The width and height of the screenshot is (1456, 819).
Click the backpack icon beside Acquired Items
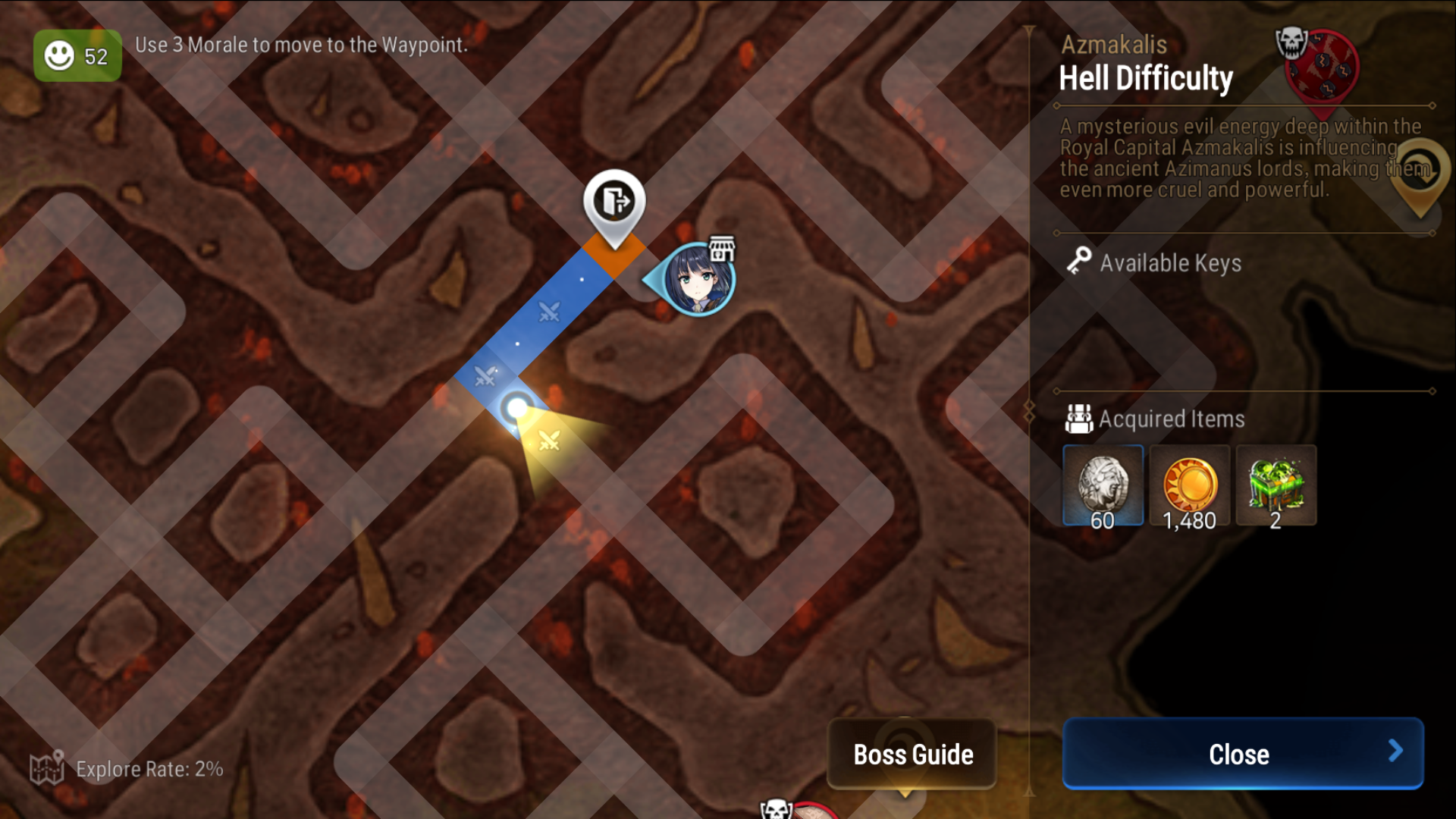(1080, 419)
